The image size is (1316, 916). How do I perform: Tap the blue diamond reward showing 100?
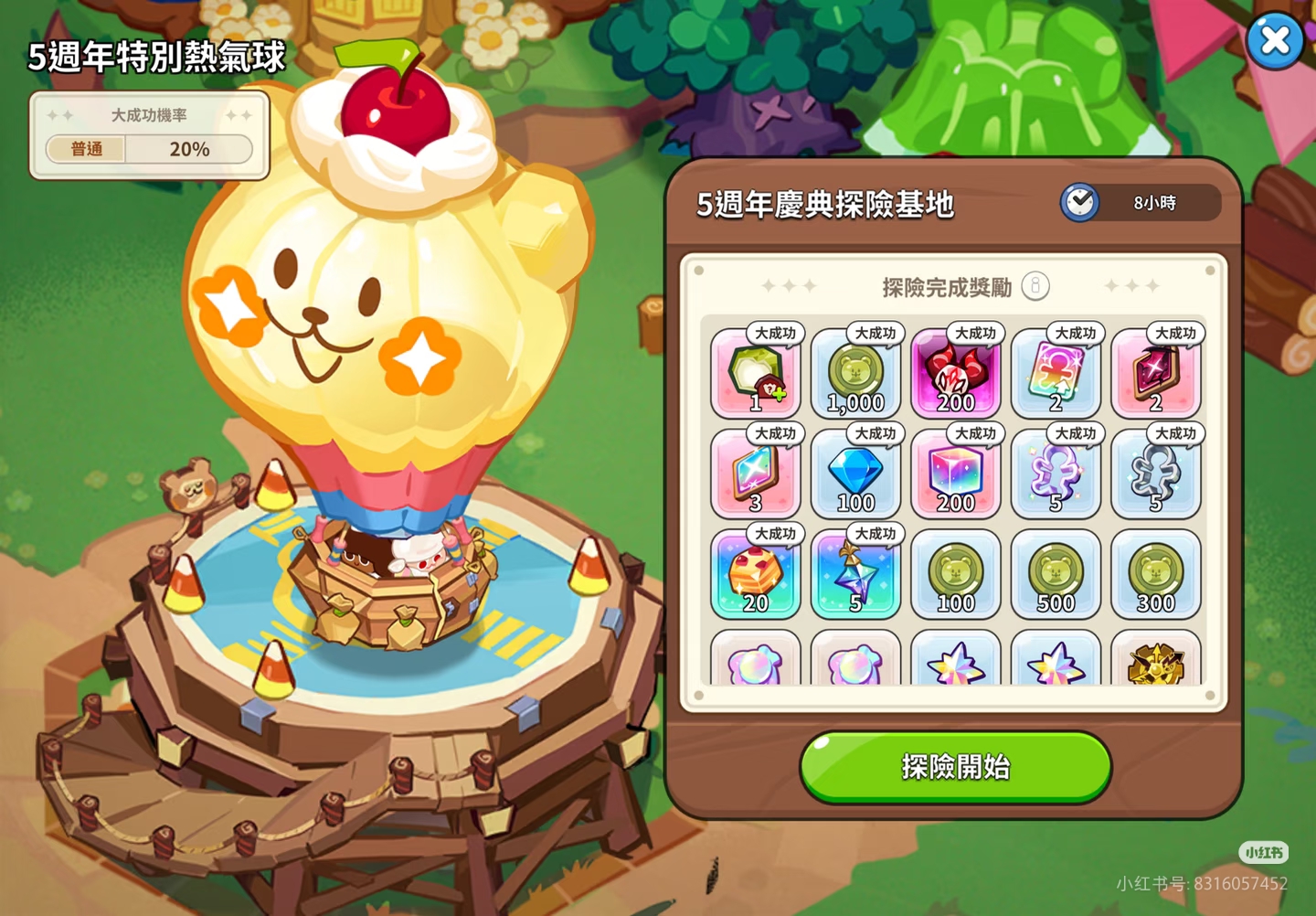[x=856, y=475]
